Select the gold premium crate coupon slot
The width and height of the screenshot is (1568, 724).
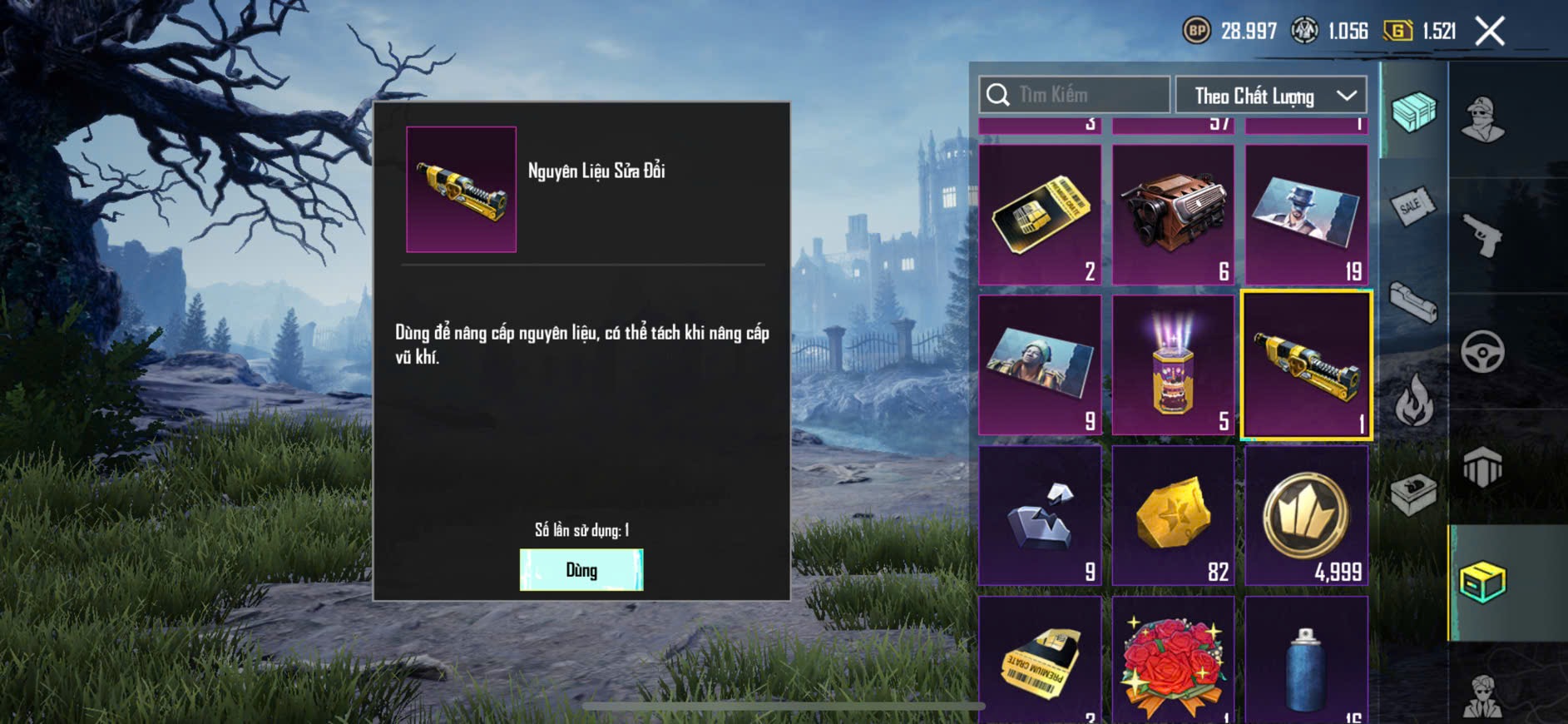point(1040,215)
